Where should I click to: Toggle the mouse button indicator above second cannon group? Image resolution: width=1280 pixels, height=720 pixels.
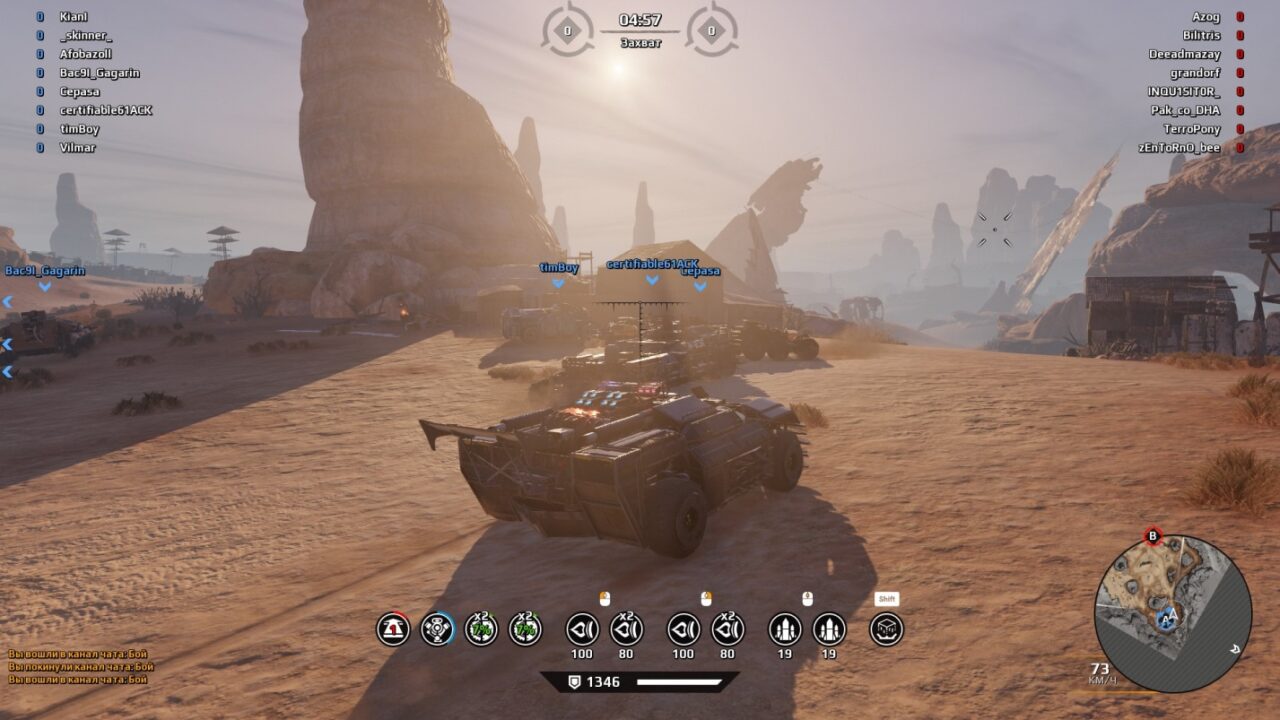click(x=705, y=596)
